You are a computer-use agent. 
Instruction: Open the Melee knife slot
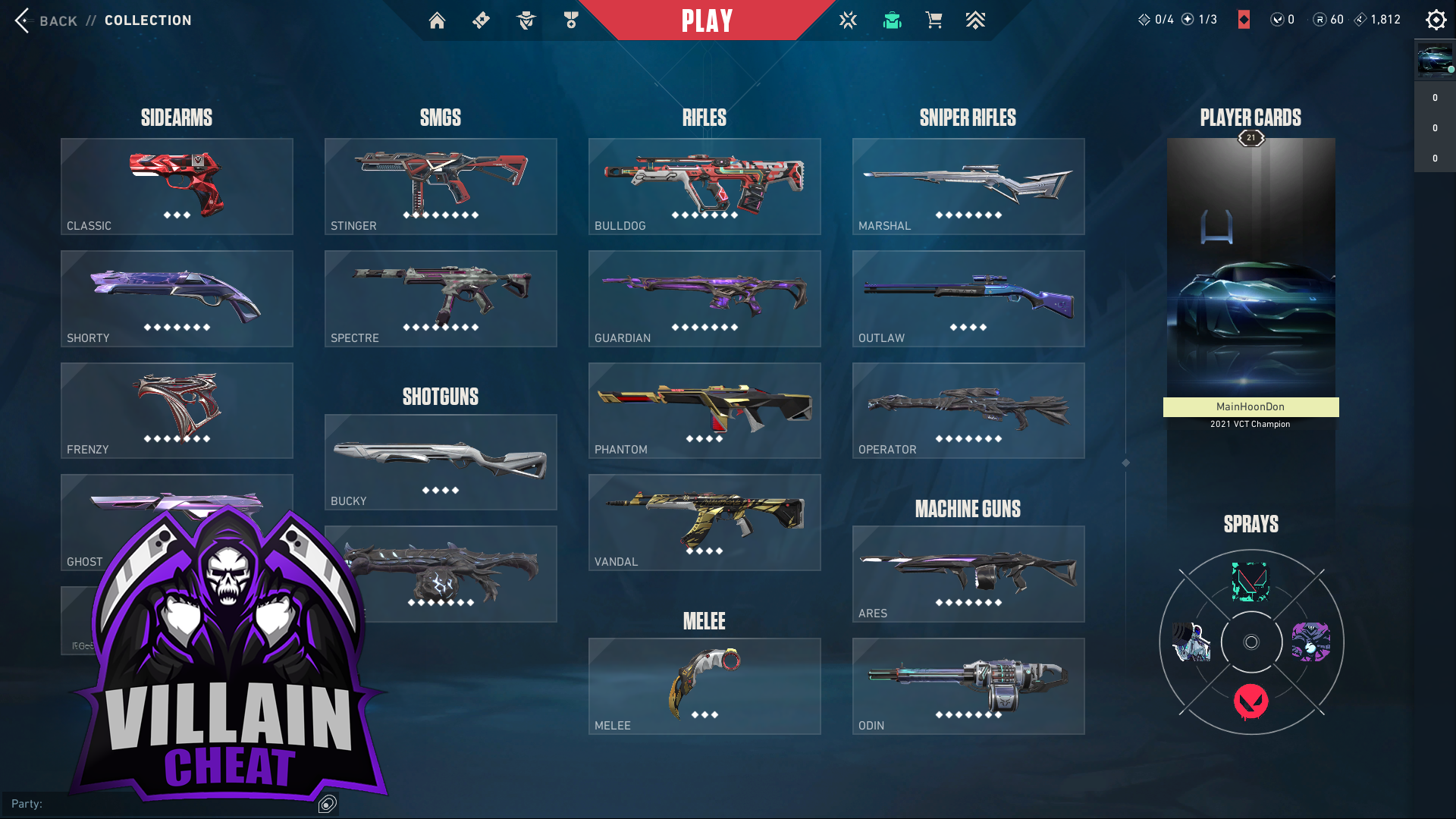coord(704,686)
